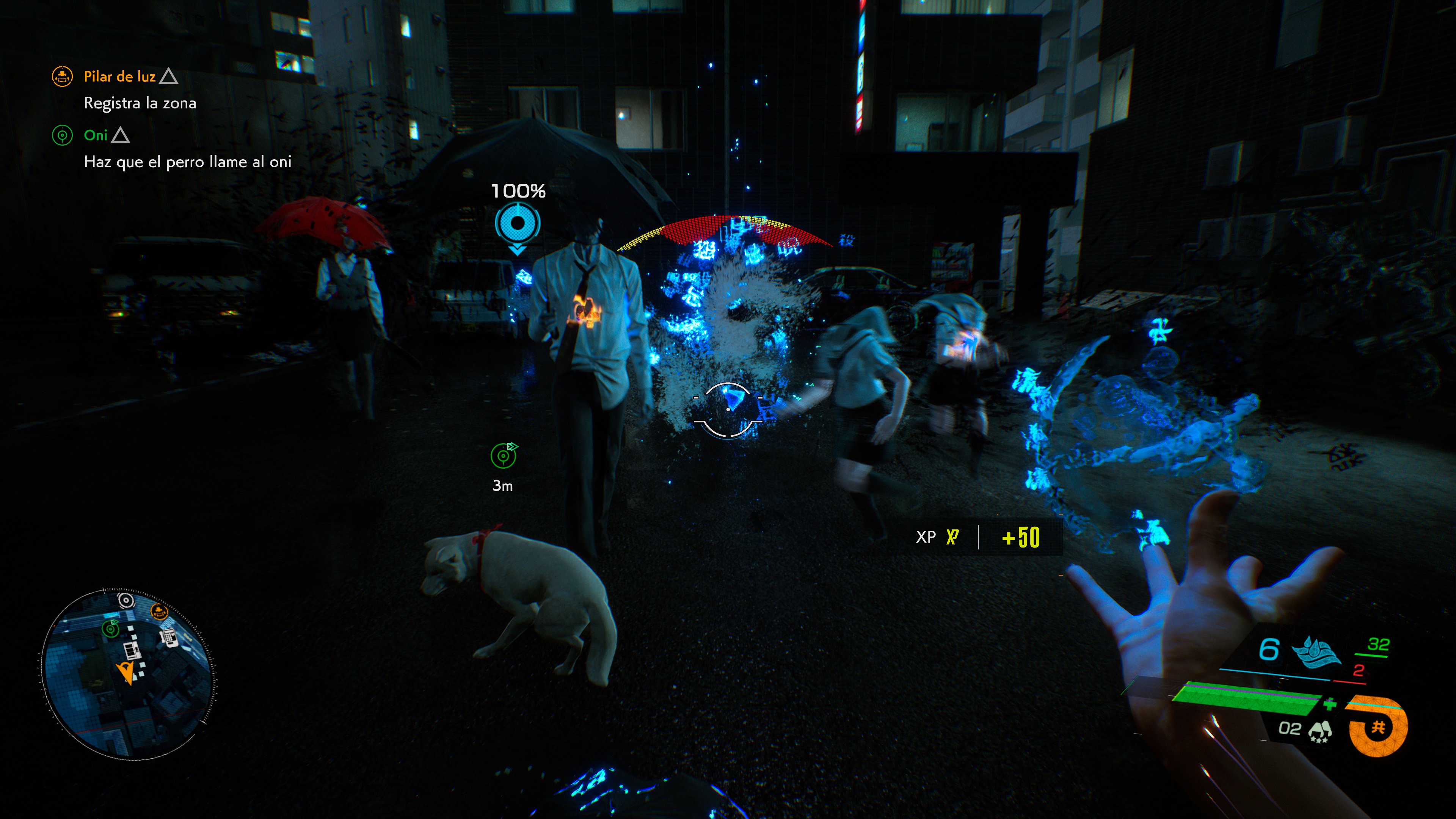Click the payphone icon on the minimap
1456x819 pixels.
coord(169,637)
